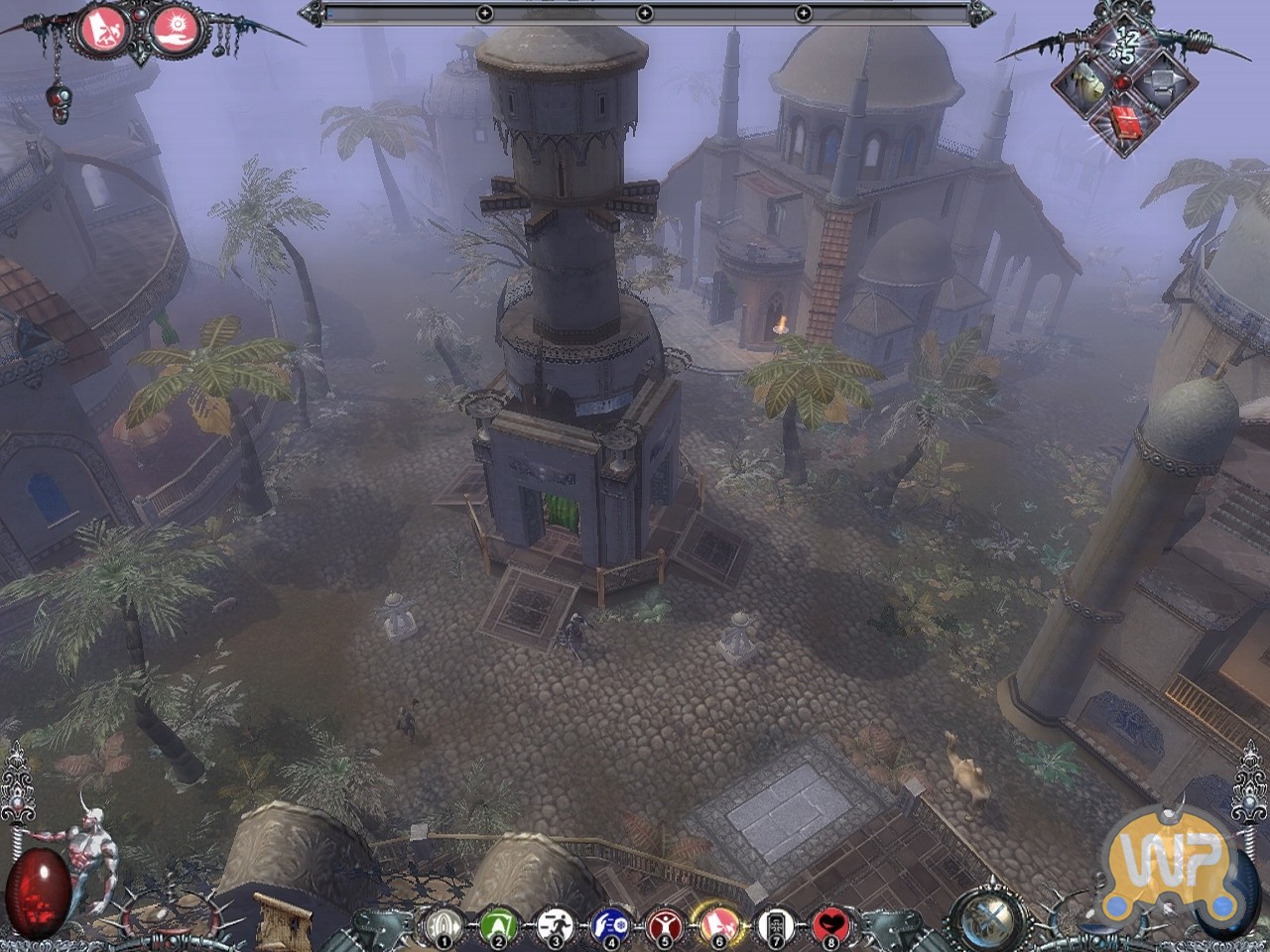1270x952 pixels.
Task: Select the highlighted pink skill in slot 6
Action: point(718,926)
